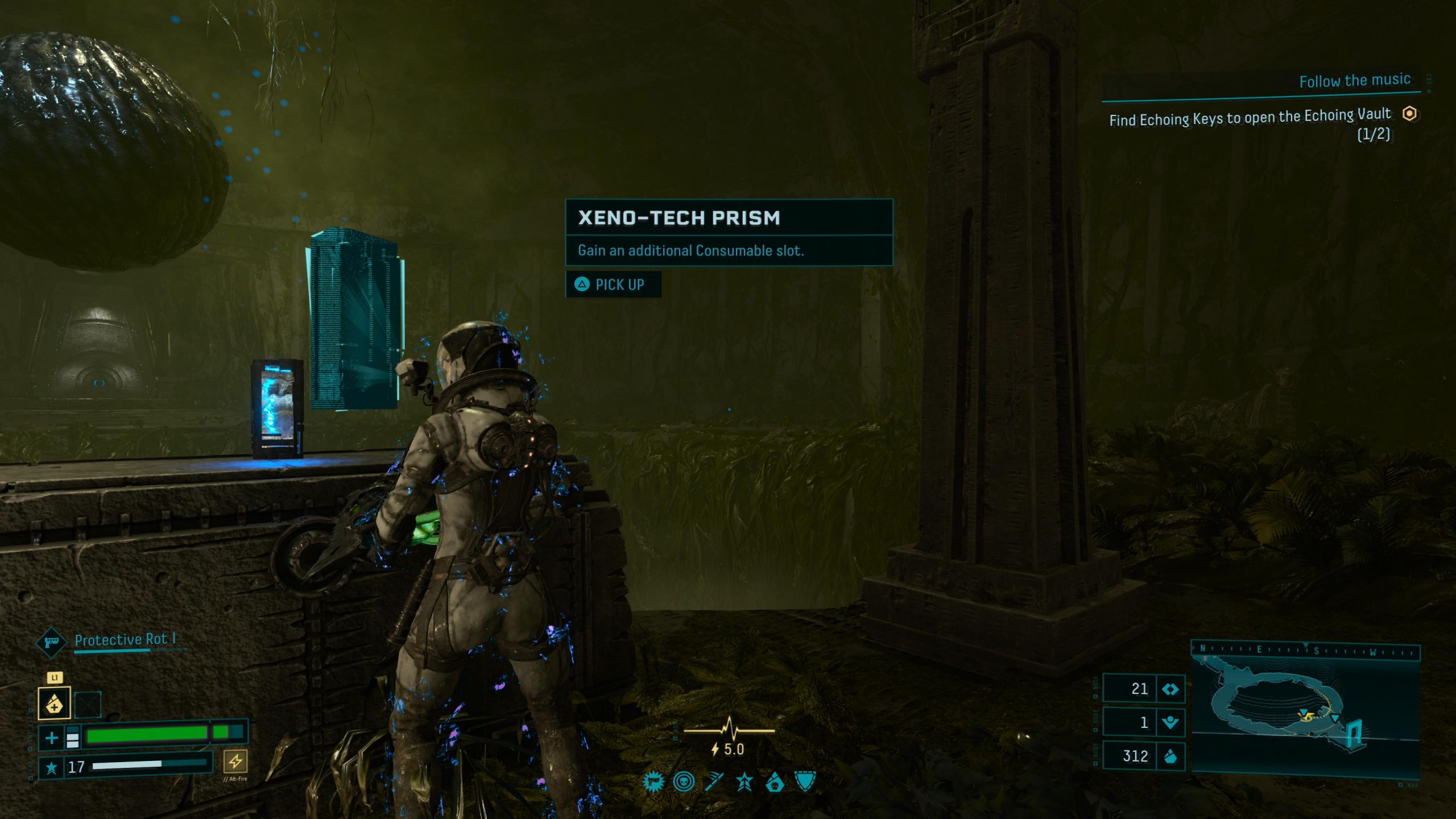Viewport: 1456px width, 819px height.
Task: Click the skull target ring buff icon
Action: [x=684, y=783]
